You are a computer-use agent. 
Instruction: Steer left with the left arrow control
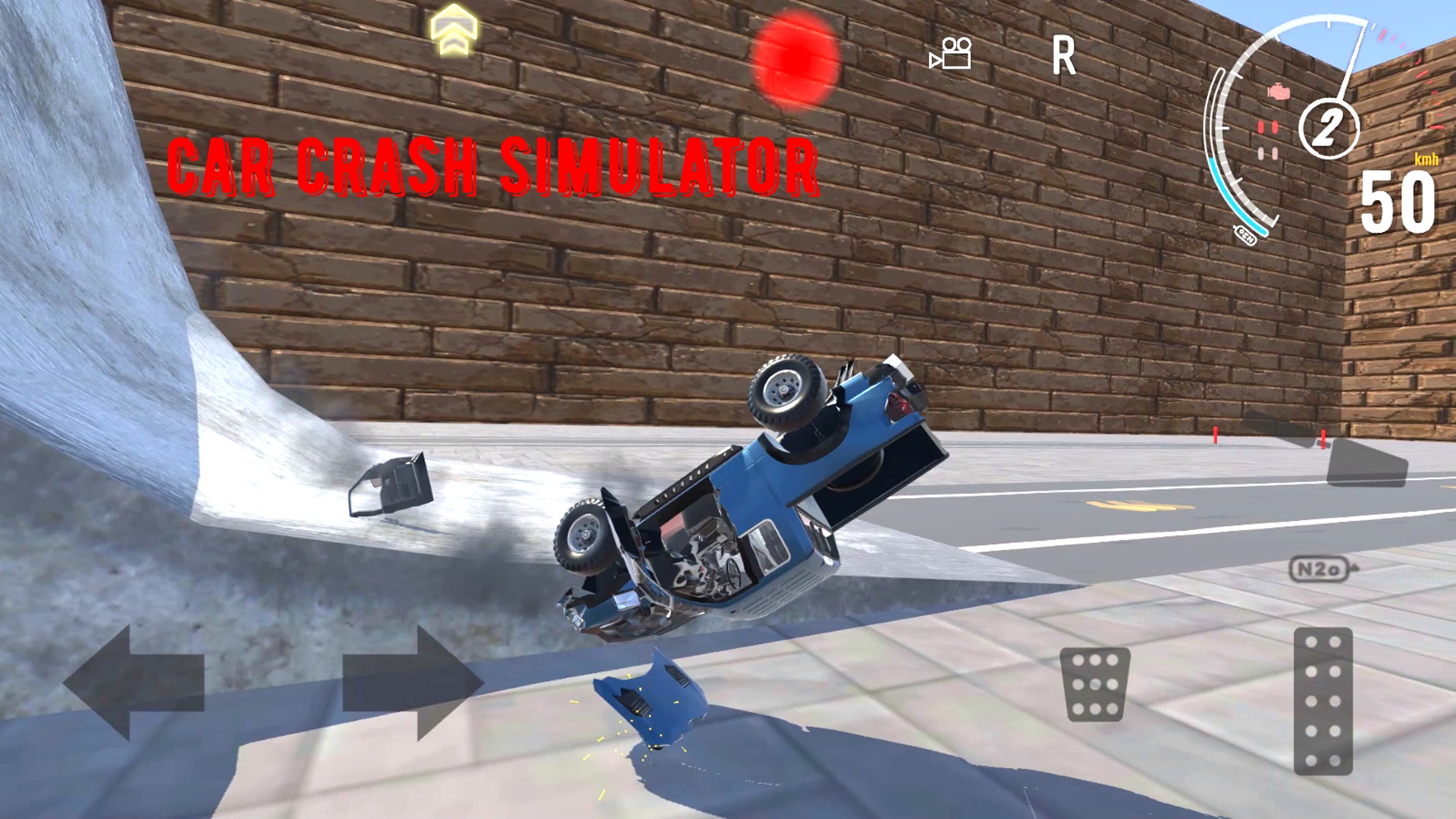(135, 681)
